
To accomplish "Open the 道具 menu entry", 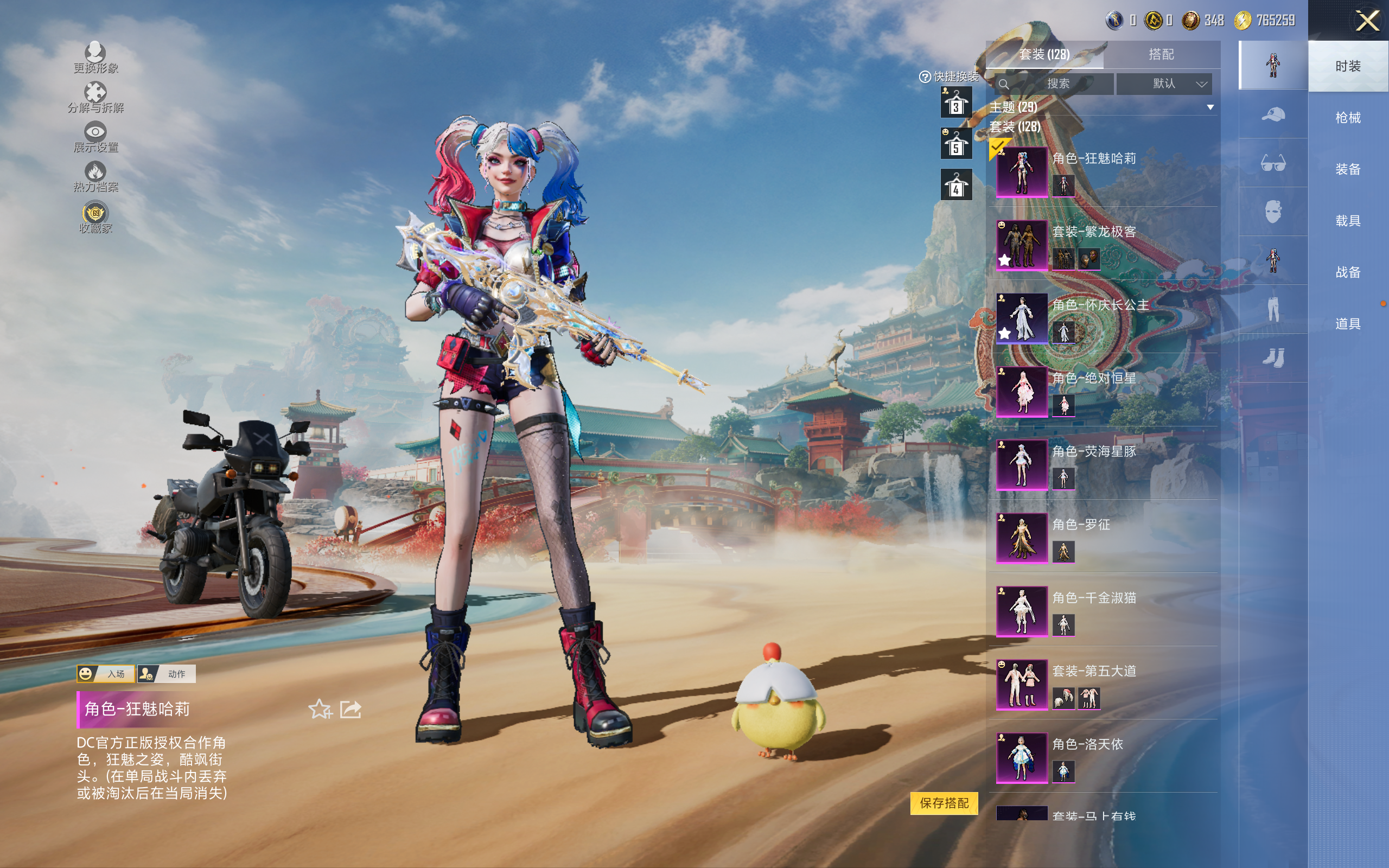I will [x=1348, y=324].
